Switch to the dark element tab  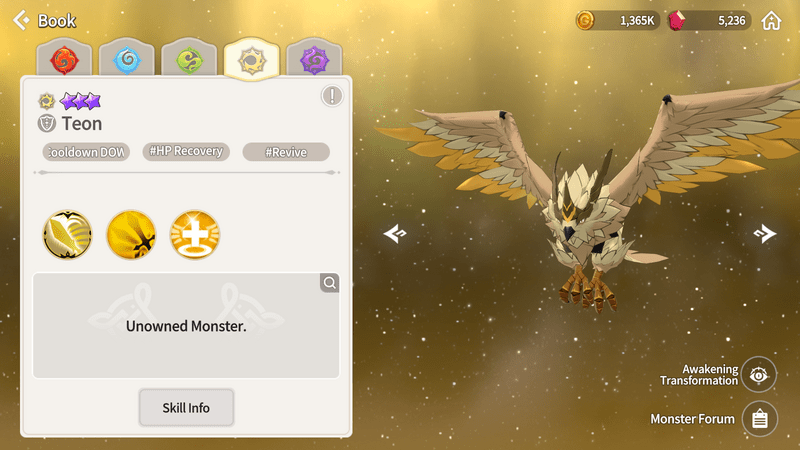click(314, 60)
